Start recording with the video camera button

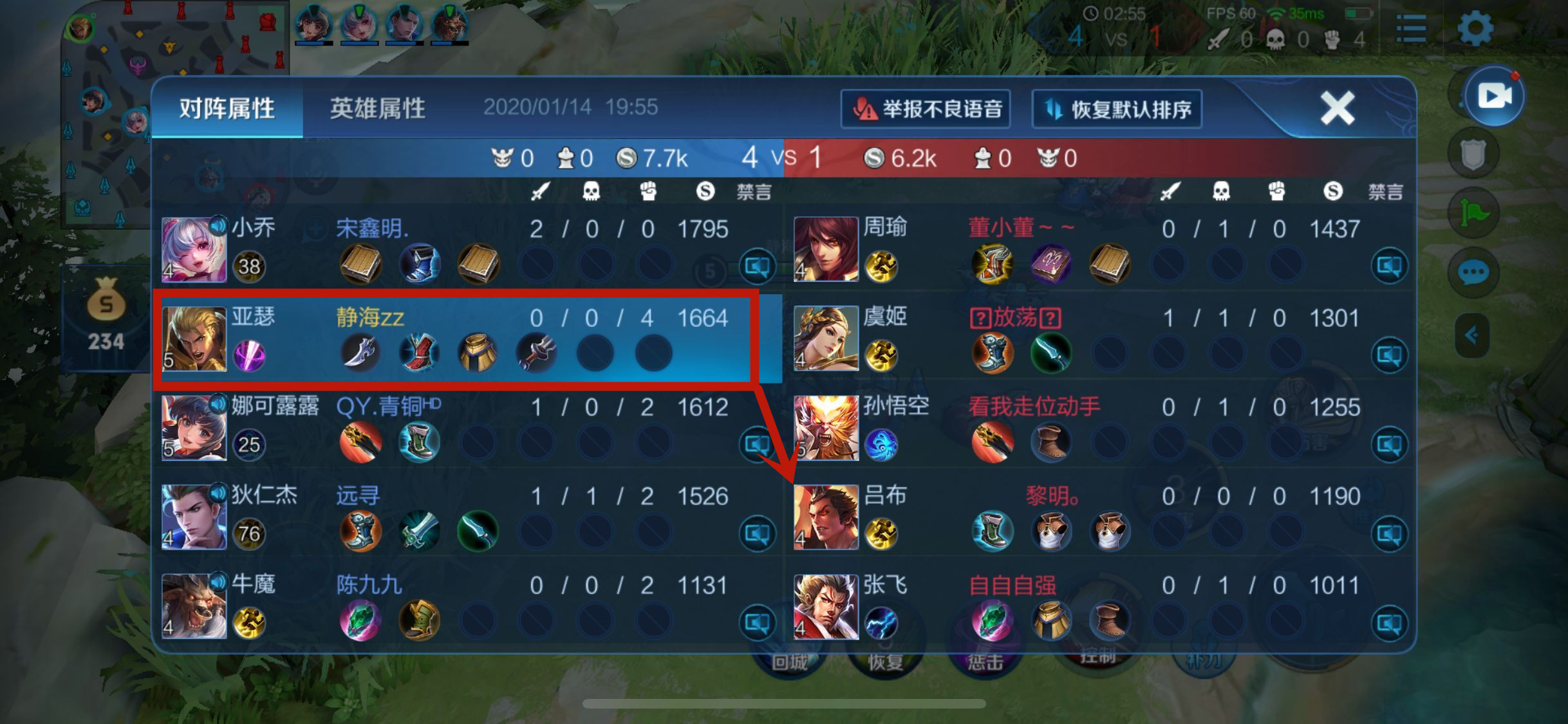coord(1494,97)
